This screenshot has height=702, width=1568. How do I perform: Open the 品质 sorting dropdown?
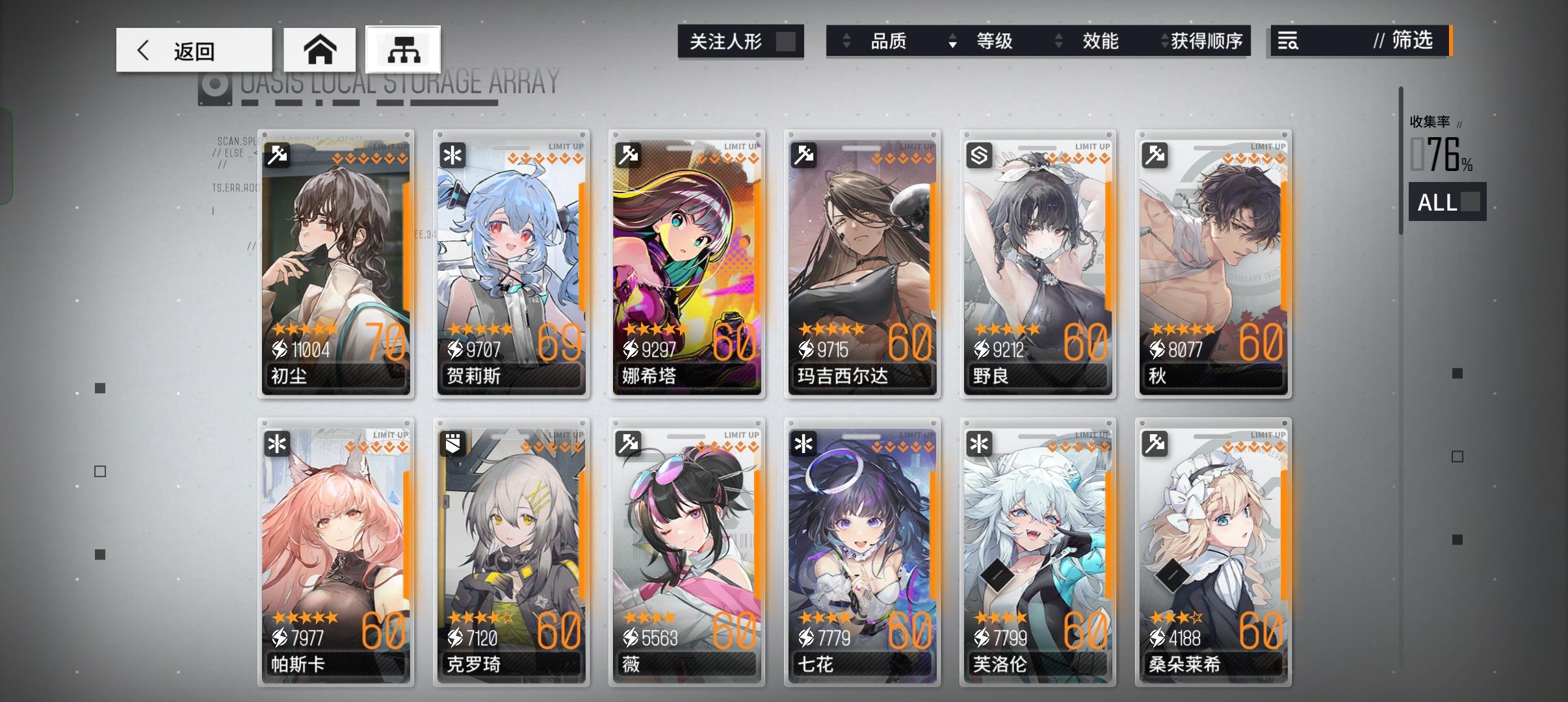click(x=846, y=41)
